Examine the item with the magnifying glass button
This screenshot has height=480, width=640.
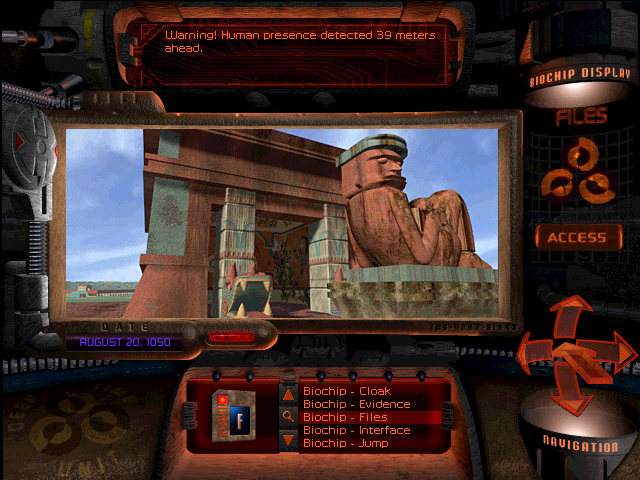(x=288, y=417)
